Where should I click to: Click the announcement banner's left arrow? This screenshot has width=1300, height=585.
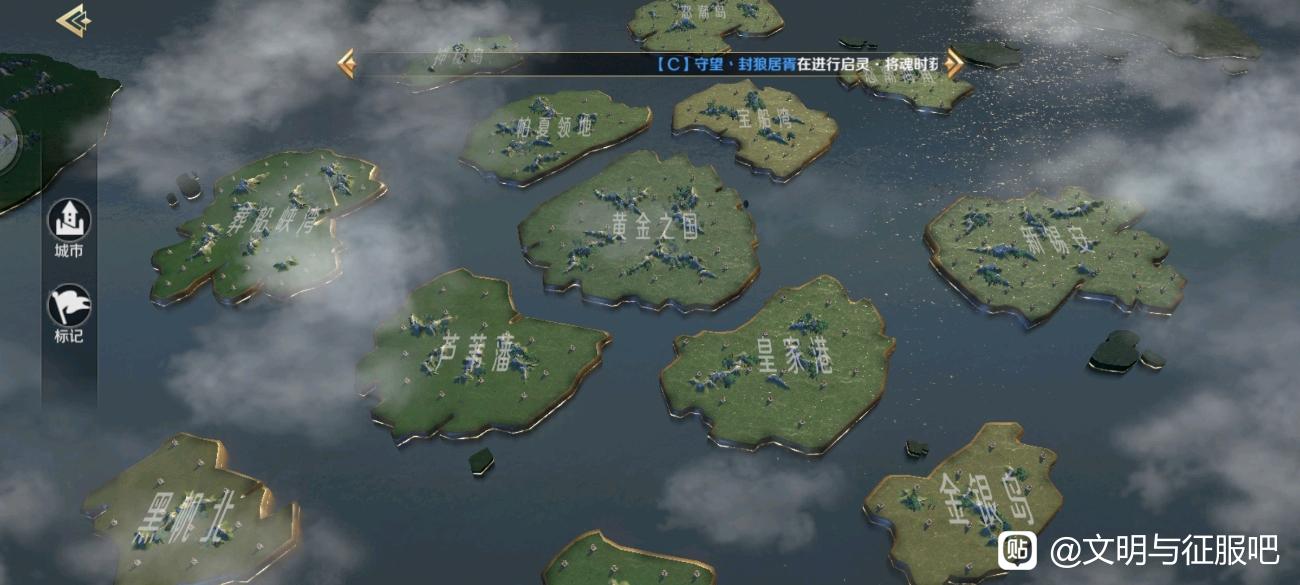pos(347,64)
